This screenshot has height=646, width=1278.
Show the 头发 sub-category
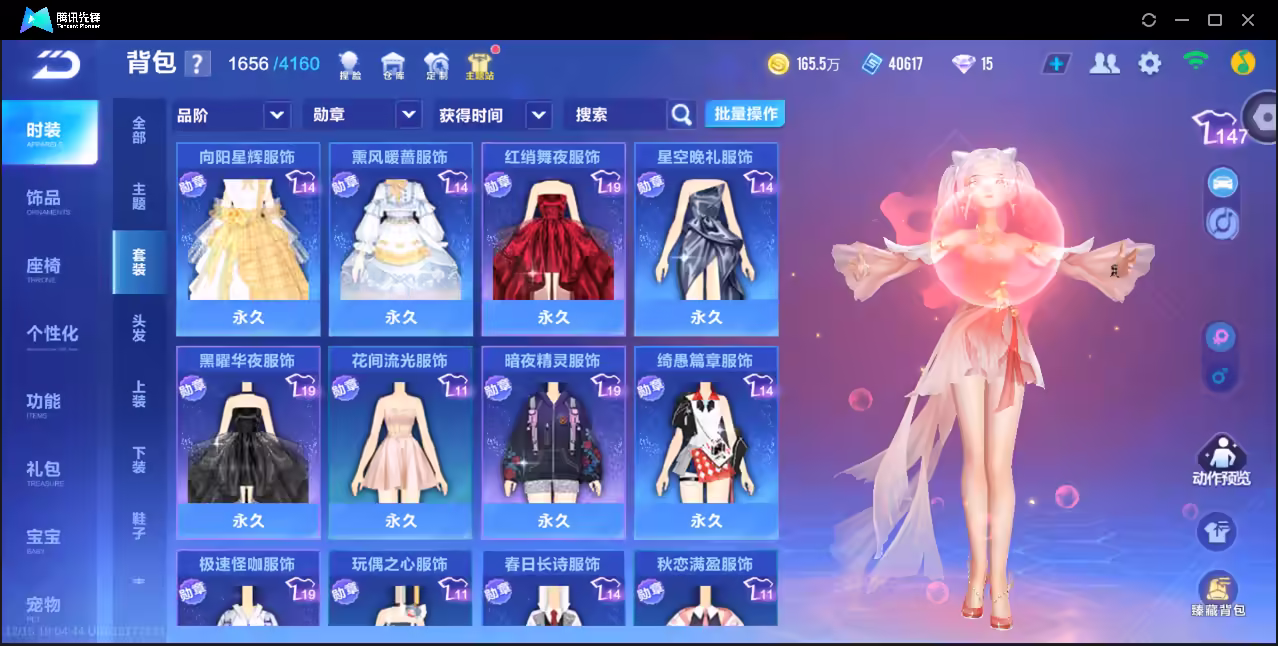139,328
